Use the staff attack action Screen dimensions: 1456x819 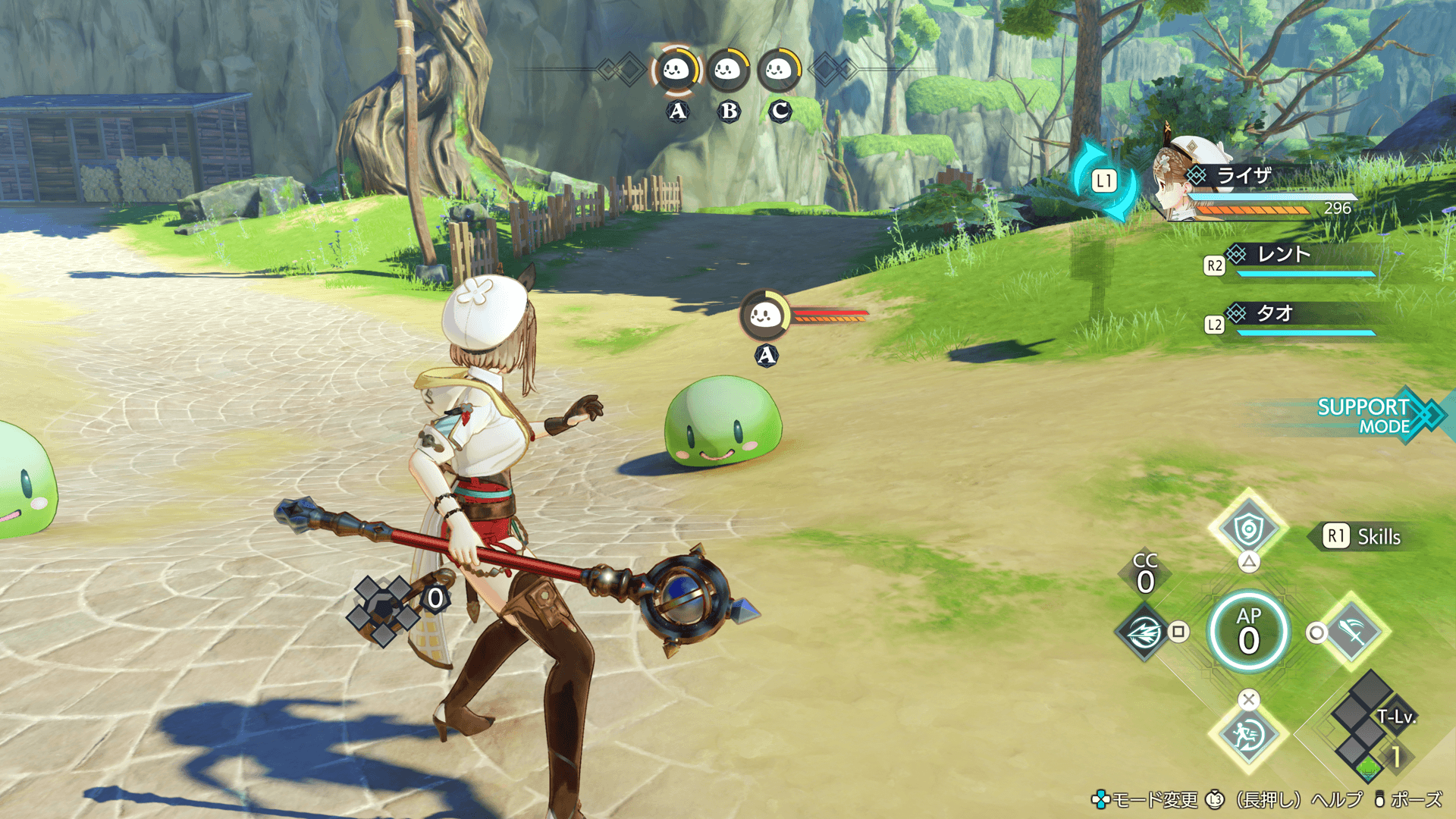1353,631
